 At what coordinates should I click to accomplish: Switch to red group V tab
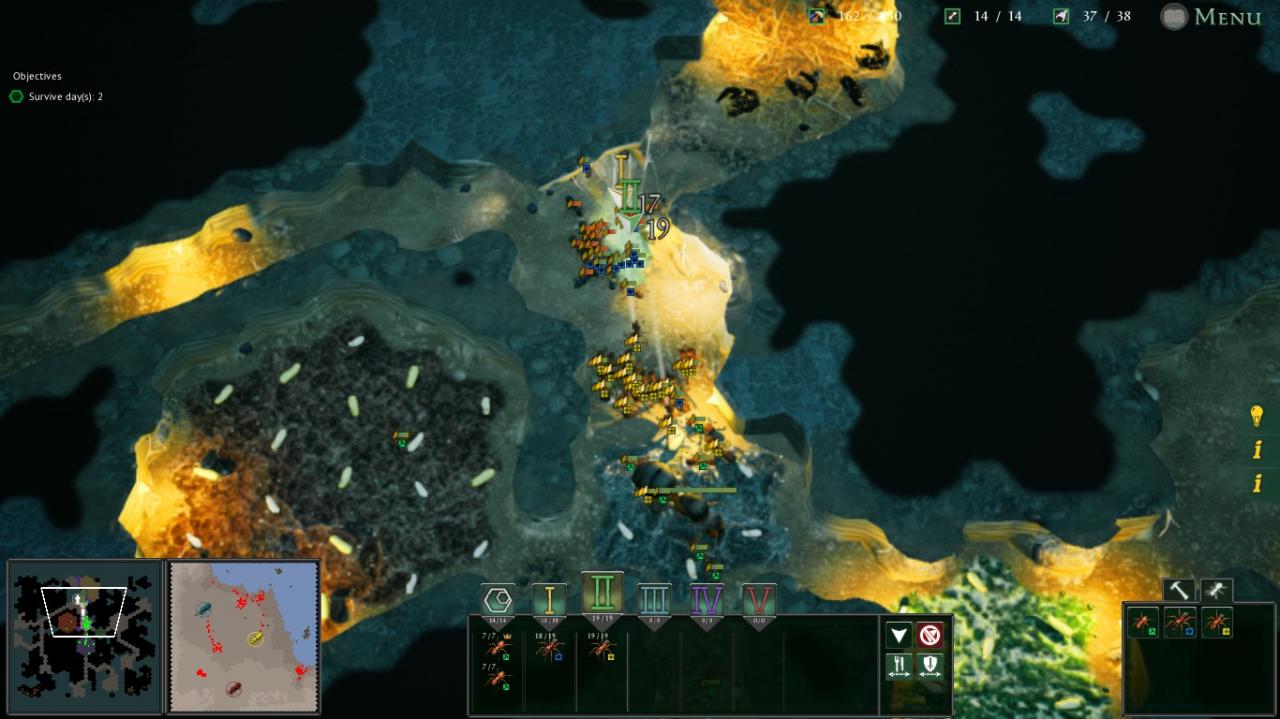point(759,600)
